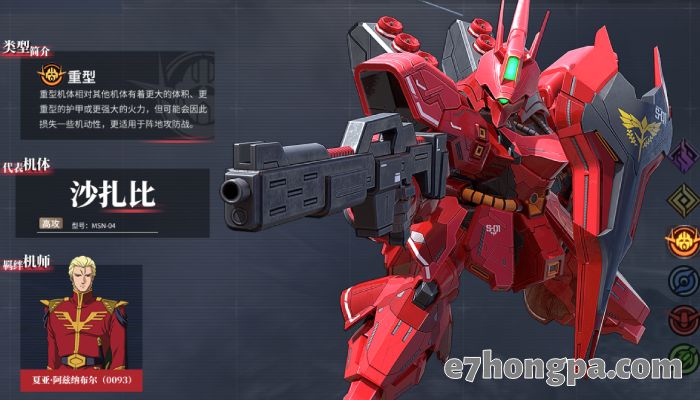
Task: Choose the yellow diamond mech type icon
Action: point(684,197)
